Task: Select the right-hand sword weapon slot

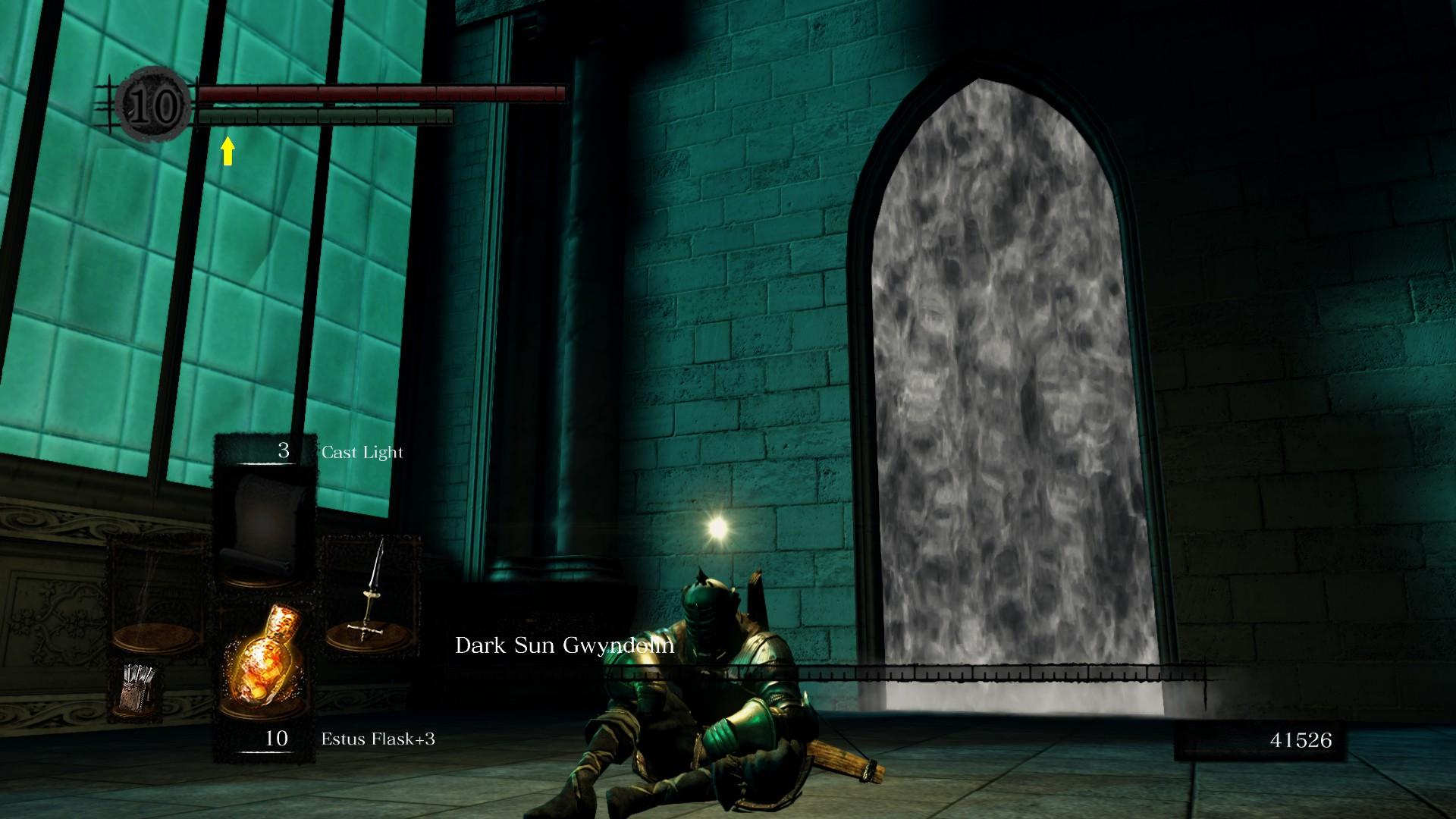Action: 371,593
